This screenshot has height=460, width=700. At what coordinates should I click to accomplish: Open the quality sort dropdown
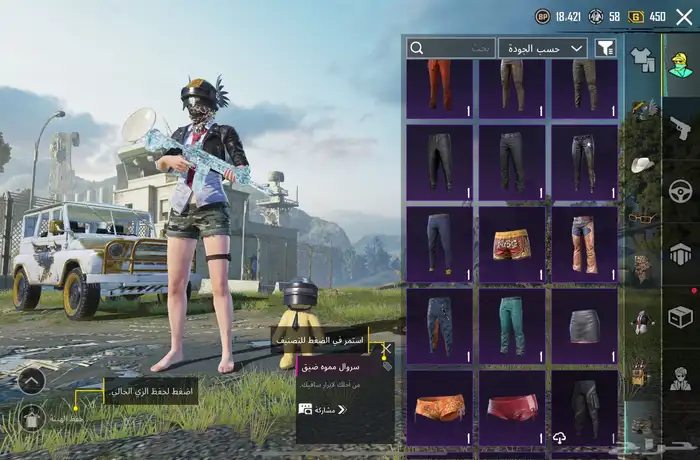[544, 48]
